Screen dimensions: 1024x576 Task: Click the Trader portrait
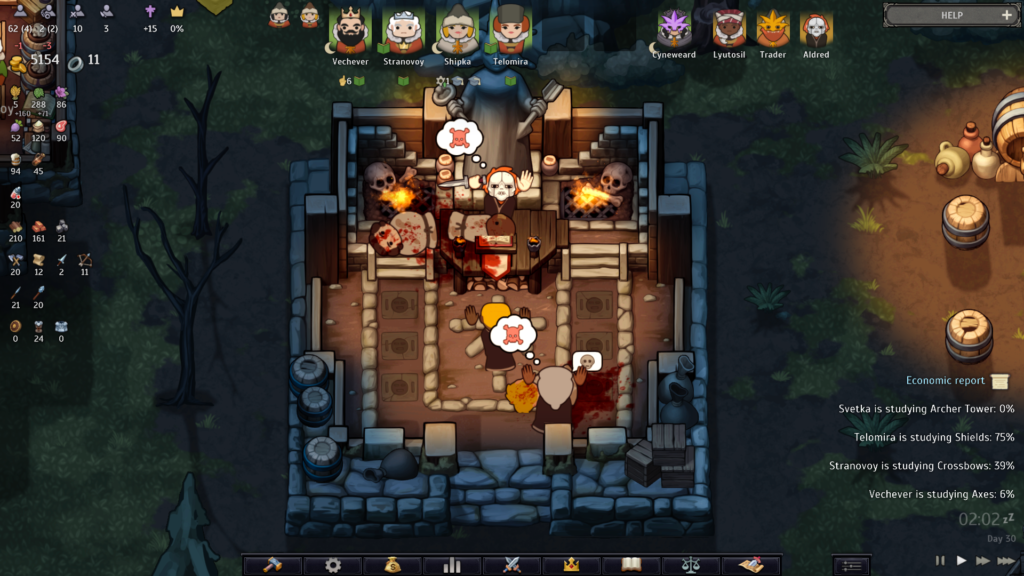click(x=773, y=29)
